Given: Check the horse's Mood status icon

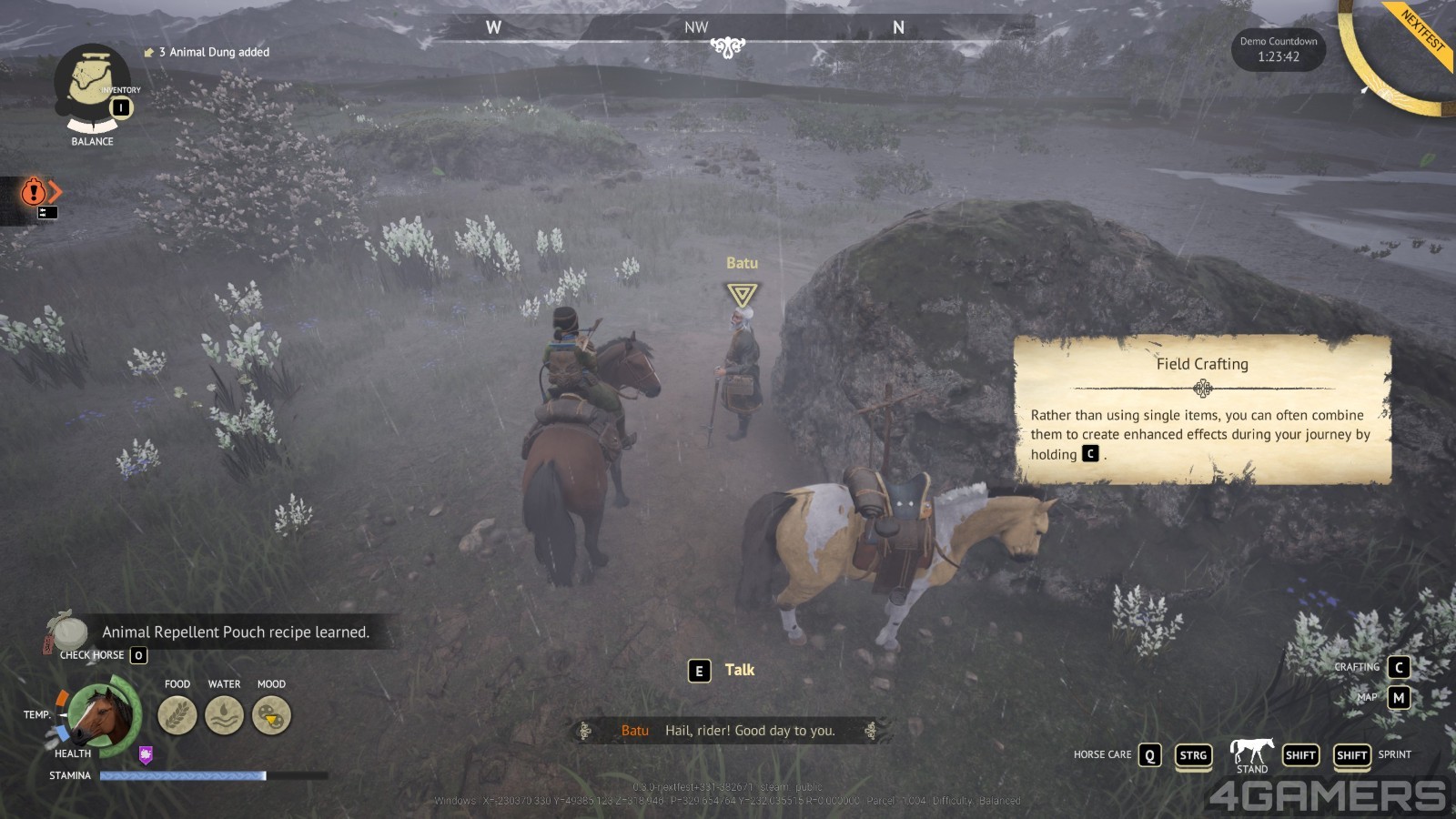Looking at the screenshot, I should click(x=271, y=715).
